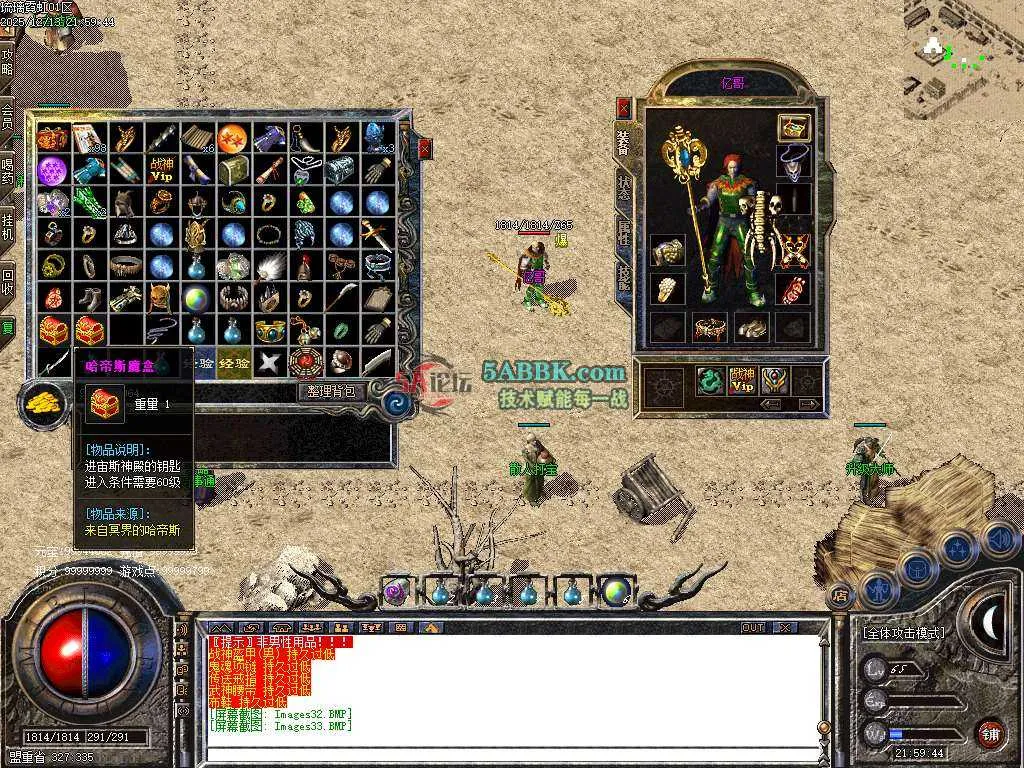Use the earth globe item in hotbar

point(616,592)
